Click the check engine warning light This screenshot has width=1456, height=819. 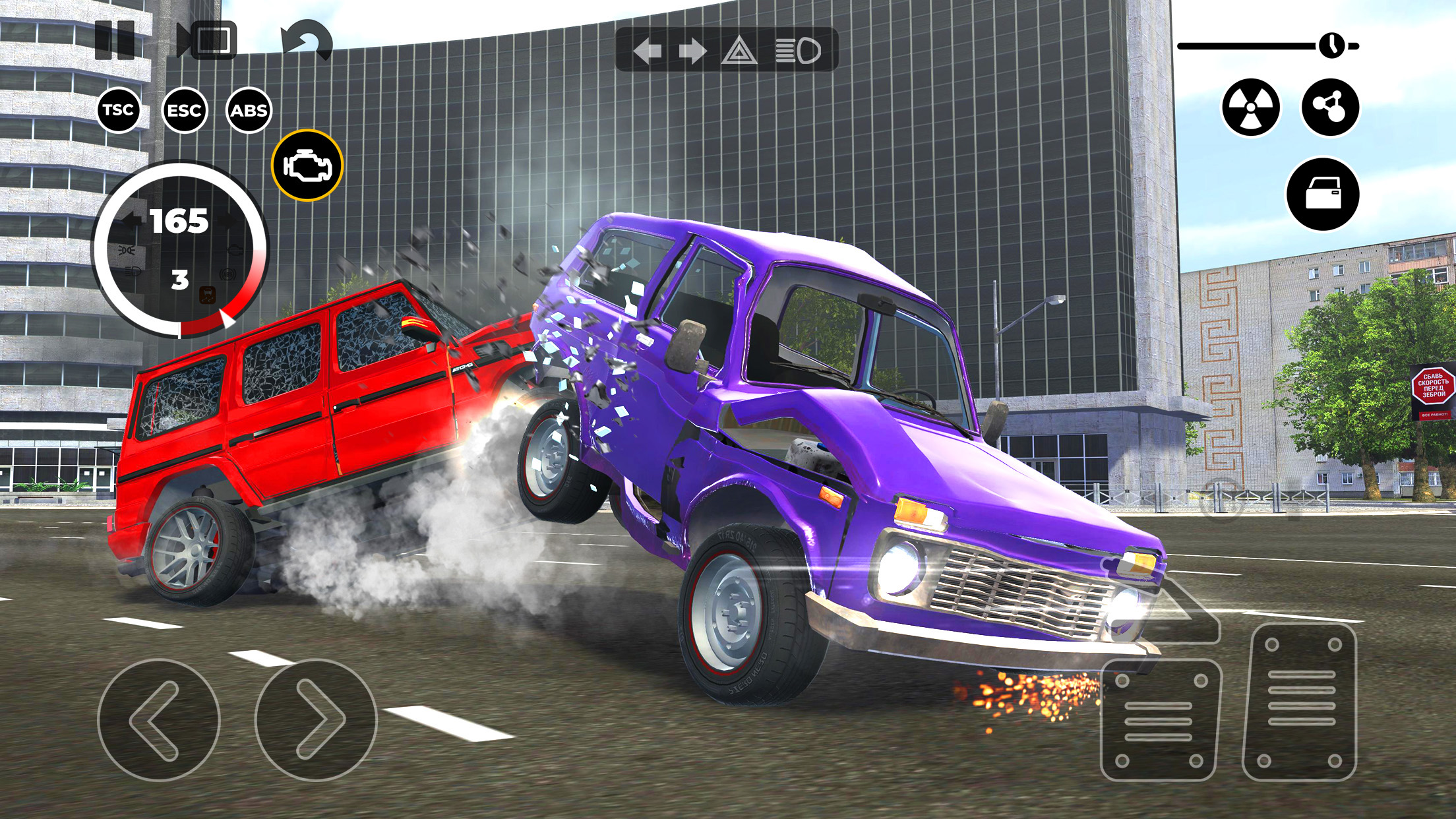307,164
